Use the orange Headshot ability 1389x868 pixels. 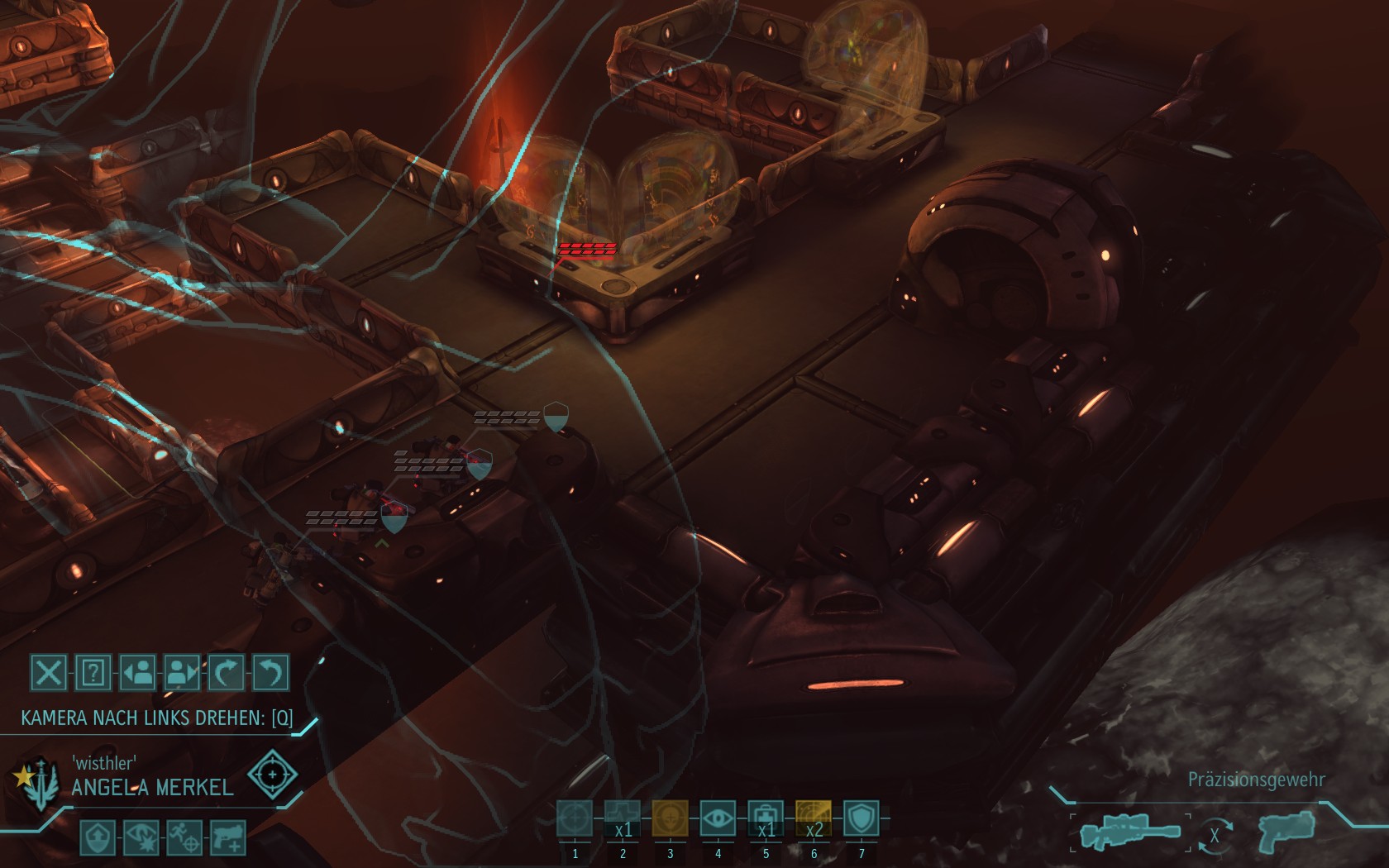tap(670, 818)
